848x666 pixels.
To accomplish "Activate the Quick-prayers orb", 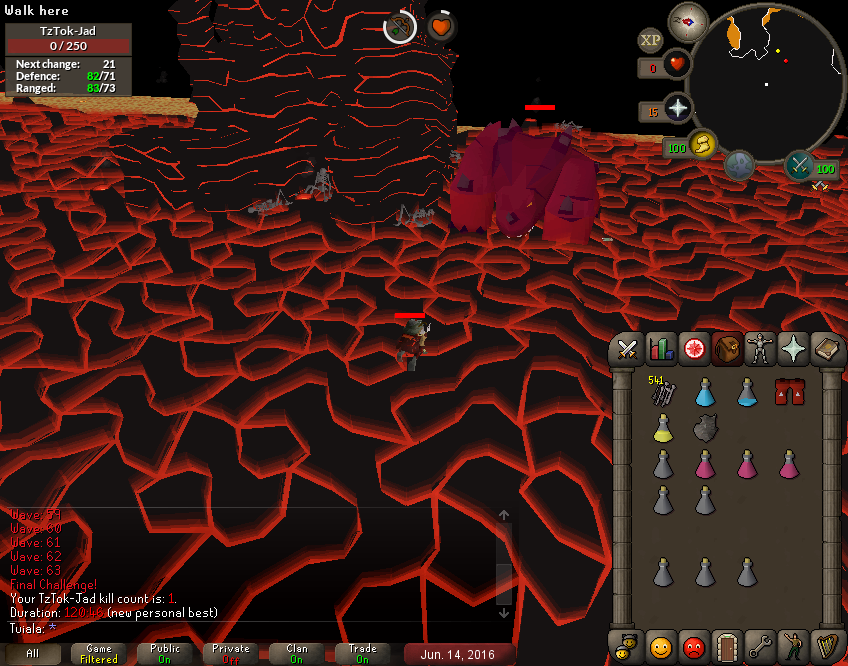I will pyautogui.click(x=678, y=108).
